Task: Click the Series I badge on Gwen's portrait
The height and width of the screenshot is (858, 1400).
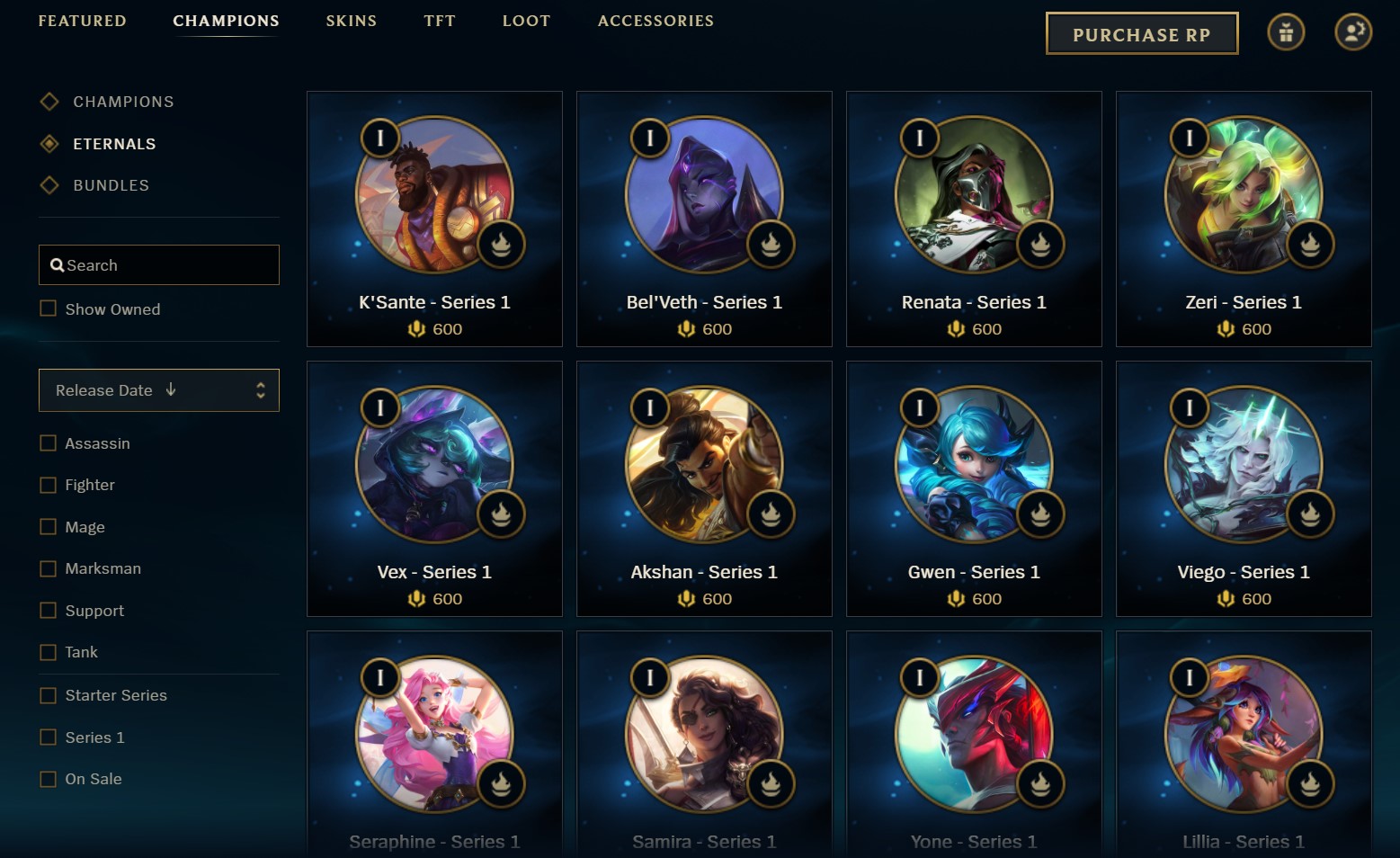Action: click(919, 407)
